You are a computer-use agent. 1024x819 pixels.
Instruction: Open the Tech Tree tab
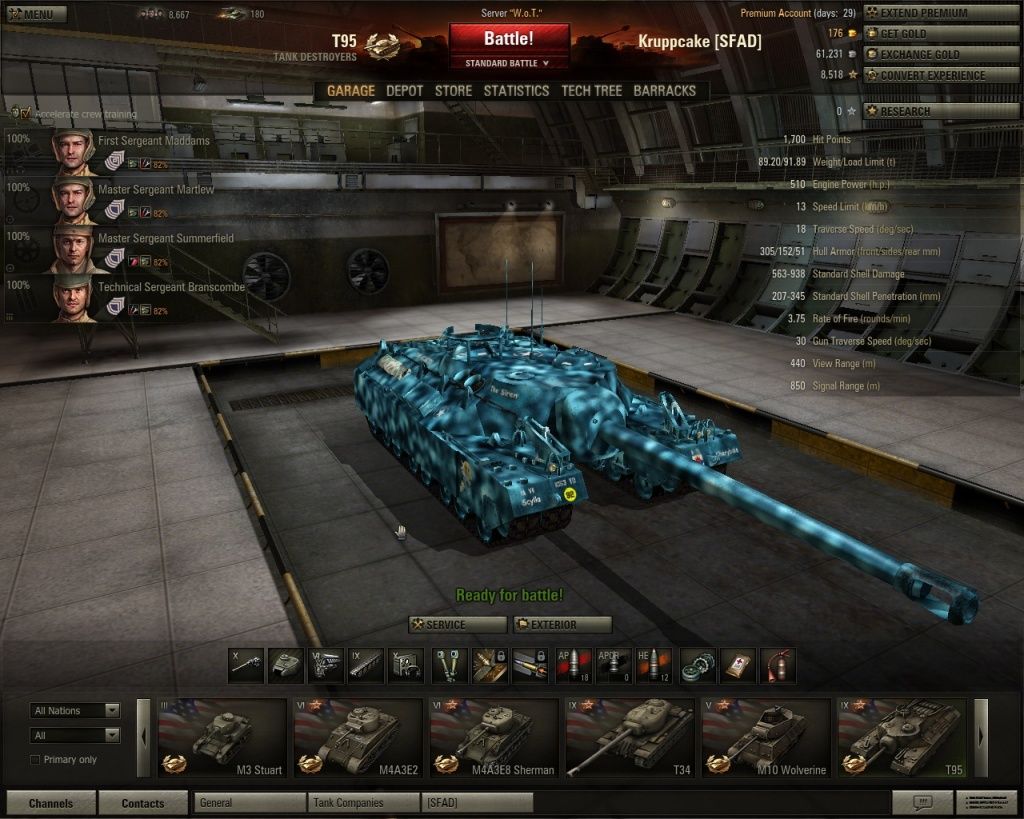[x=591, y=90]
